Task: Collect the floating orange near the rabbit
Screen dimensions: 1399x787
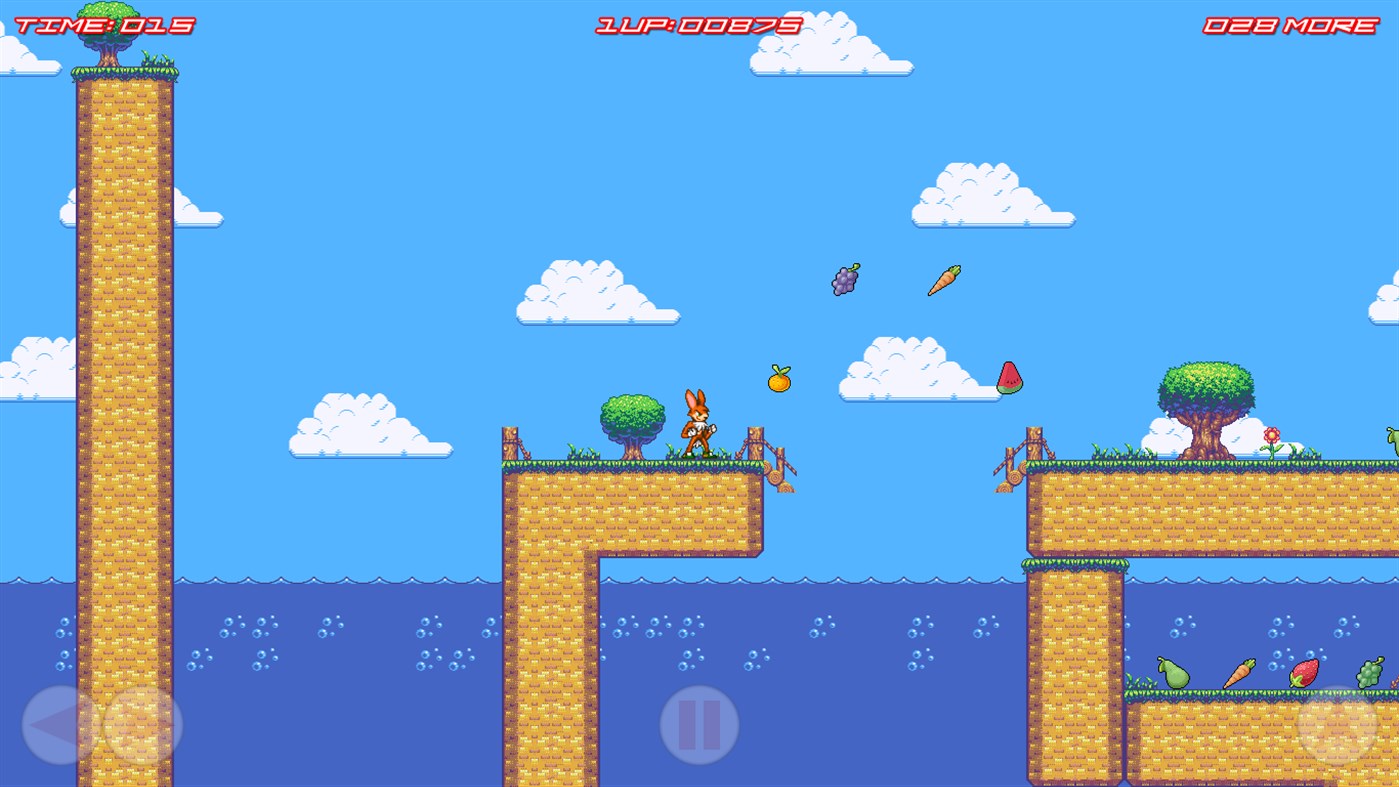Action: point(779,380)
